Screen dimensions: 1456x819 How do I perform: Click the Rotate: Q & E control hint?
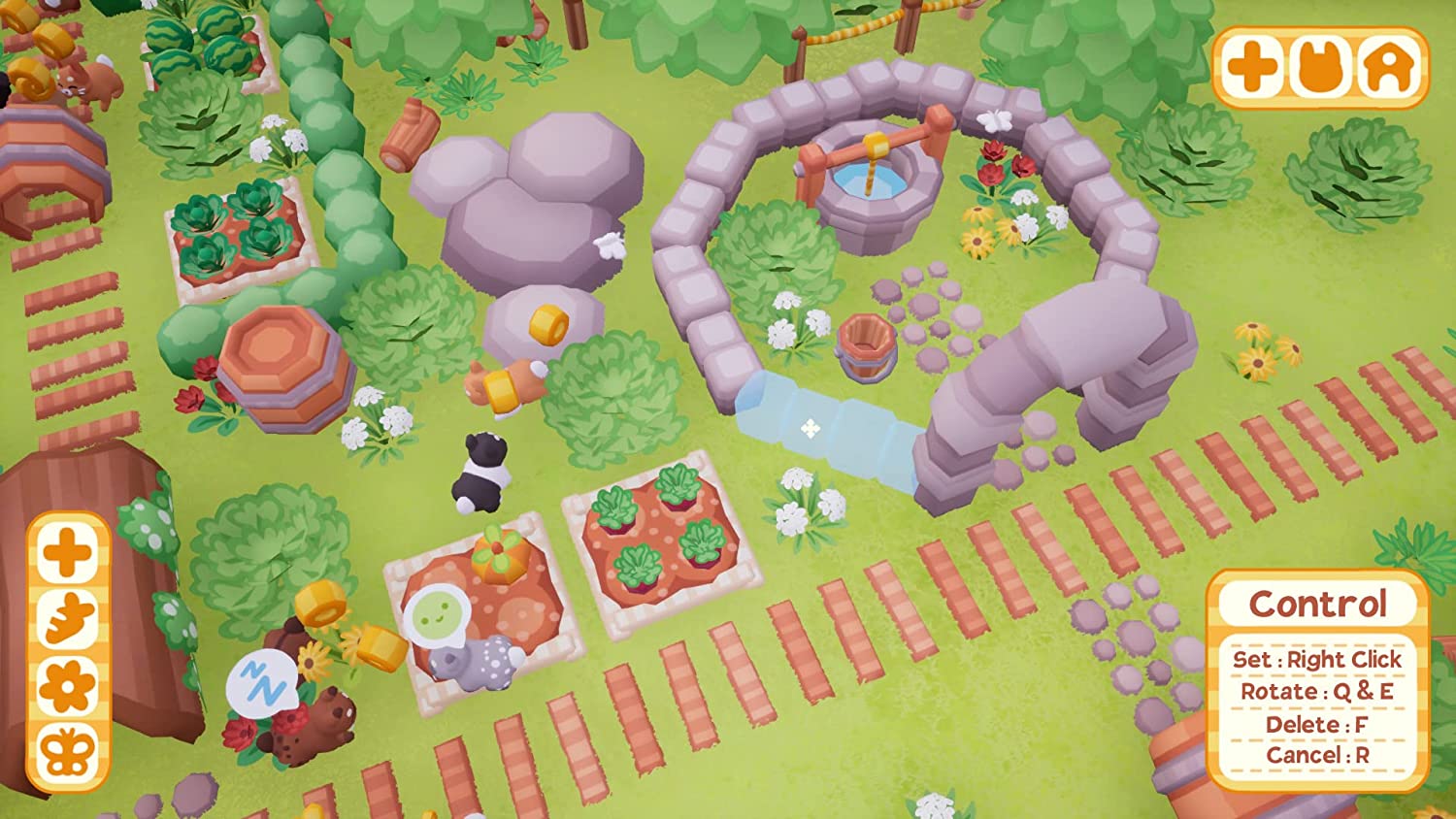pos(1317,692)
